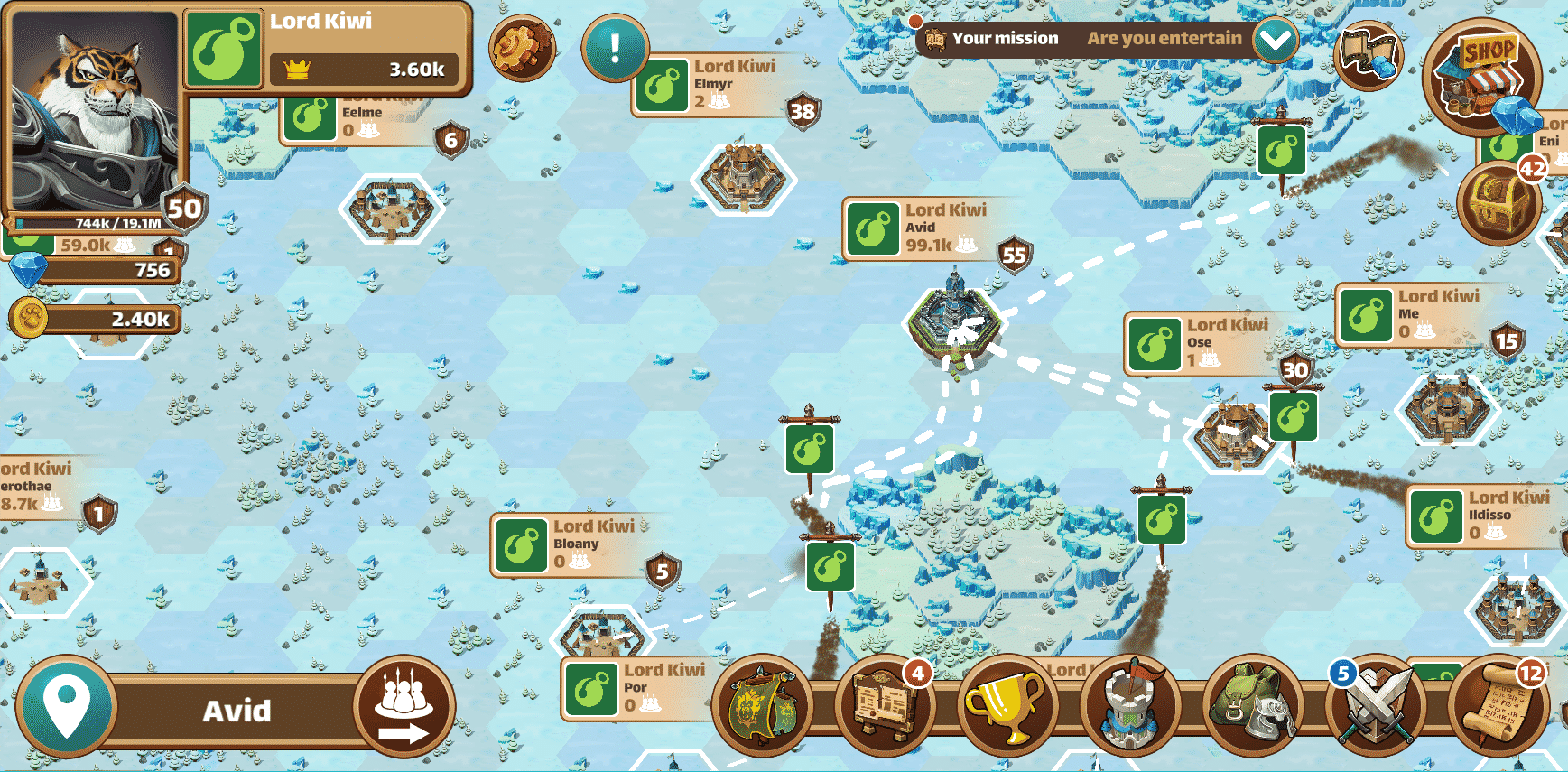Open the world map icon
This screenshot has width=1568, height=772.
click(x=1369, y=53)
